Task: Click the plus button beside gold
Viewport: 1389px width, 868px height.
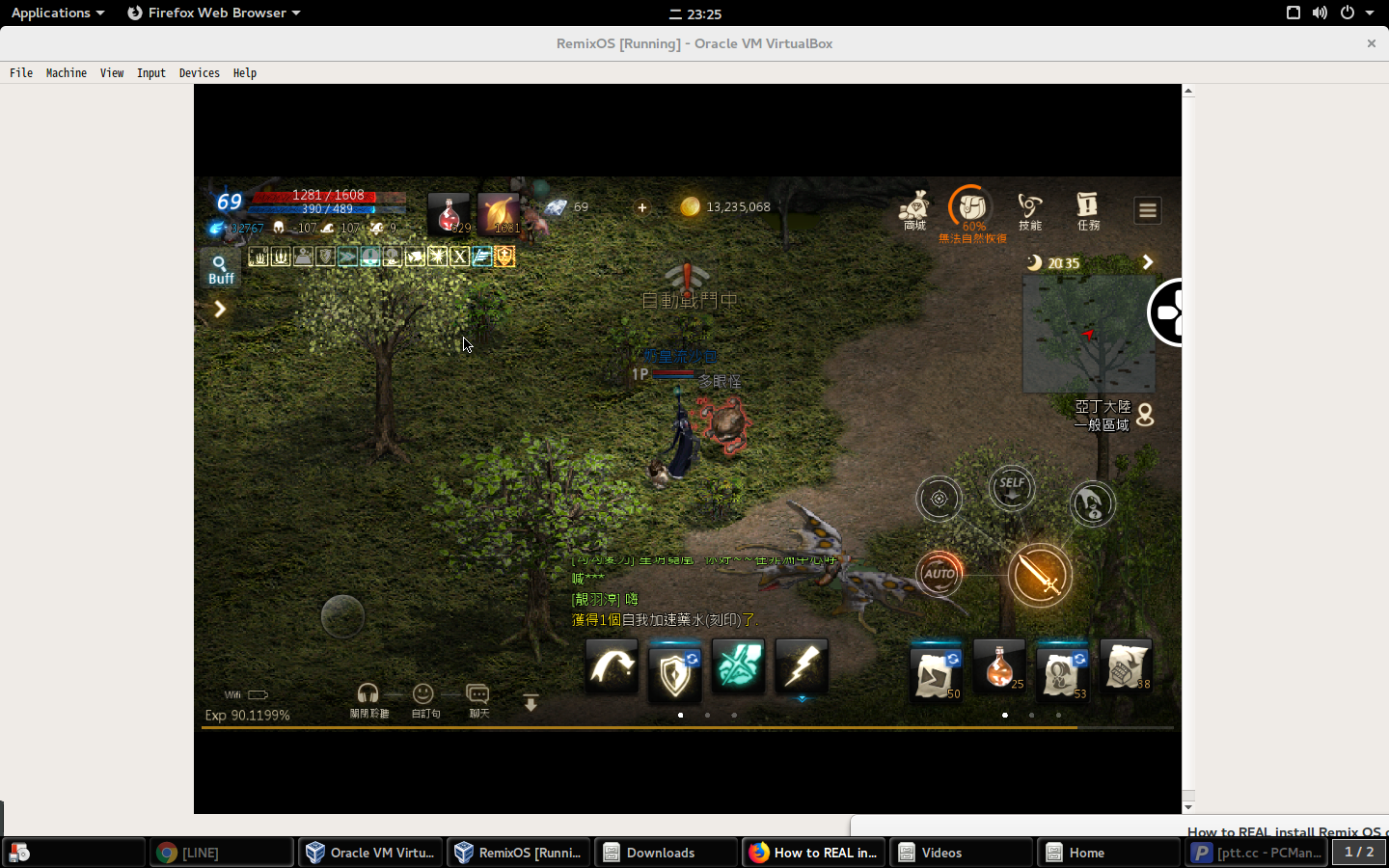Action: 641,207
